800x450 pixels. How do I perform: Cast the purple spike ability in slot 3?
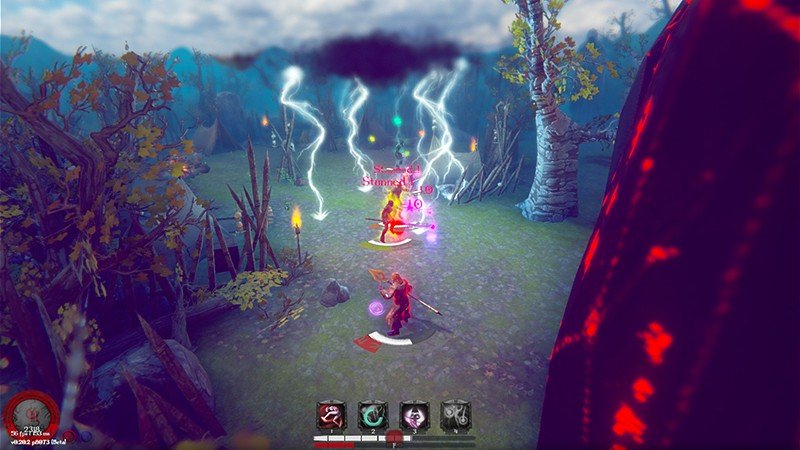[x=415, y=415]
